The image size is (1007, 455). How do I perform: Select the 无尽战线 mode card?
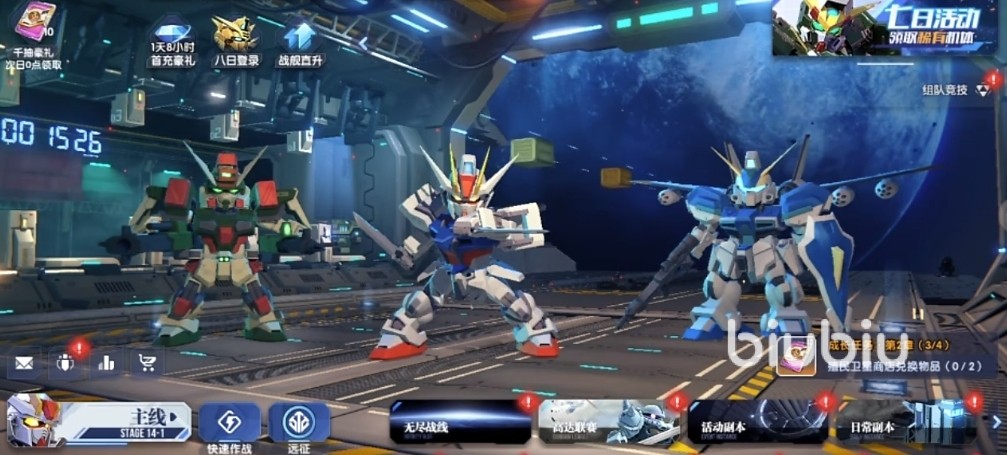click(460, 423)
